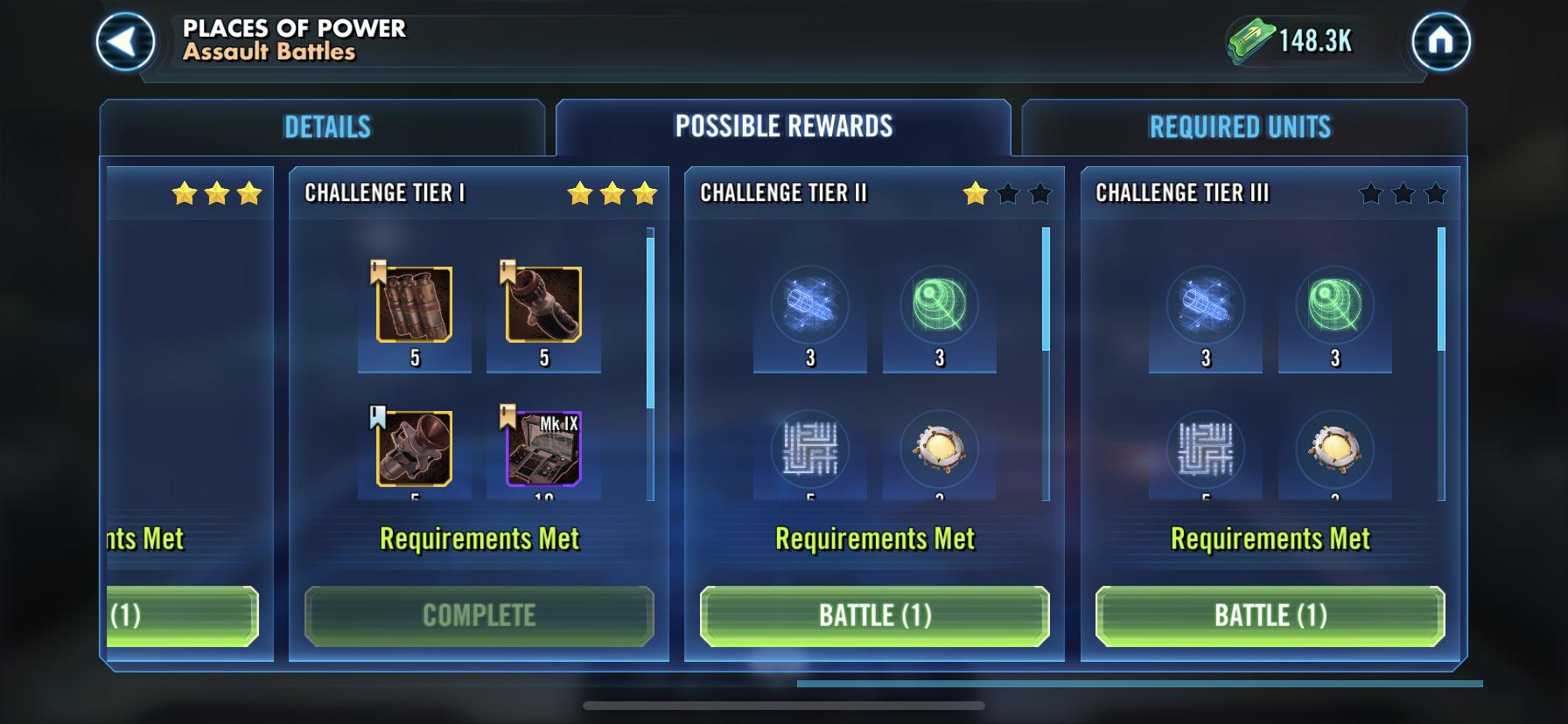Viewport: 1568px width, 724px height.
Task: Tap the COMPLETE button under Challenge Tier I
Action: coord(478,616)
